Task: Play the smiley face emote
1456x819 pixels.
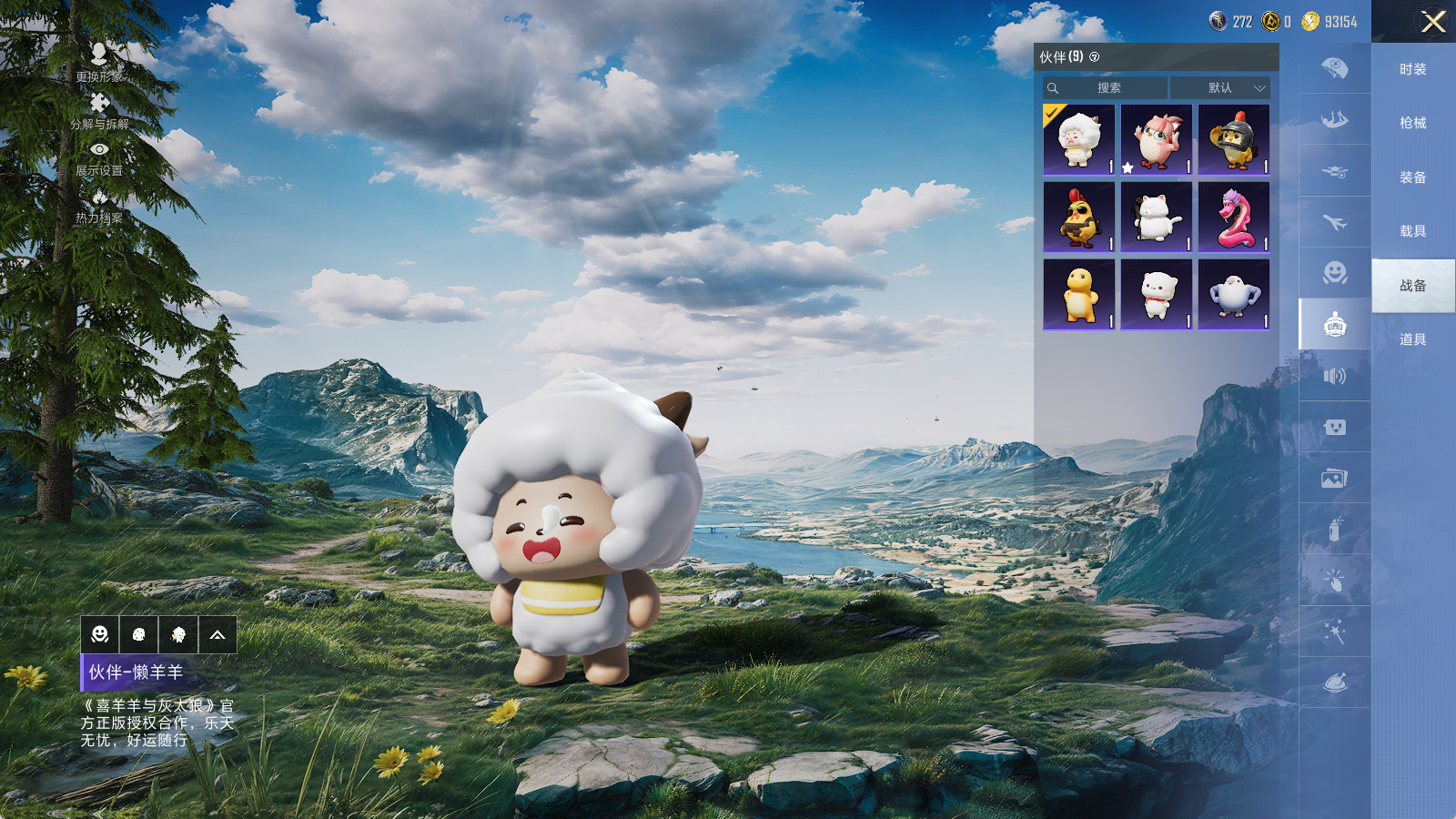Action: [x=100, y=635]
